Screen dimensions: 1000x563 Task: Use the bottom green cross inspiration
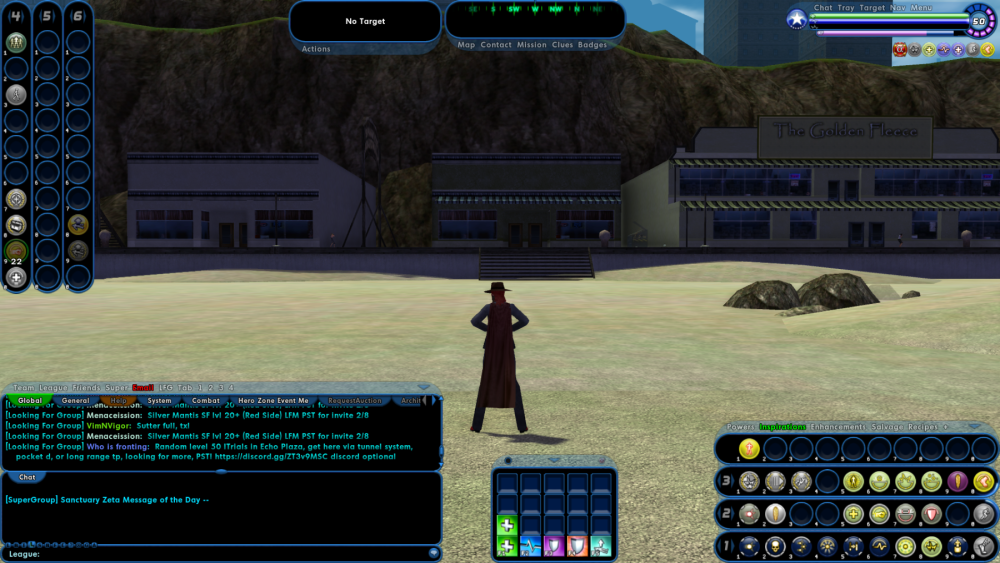click(506, 546)
